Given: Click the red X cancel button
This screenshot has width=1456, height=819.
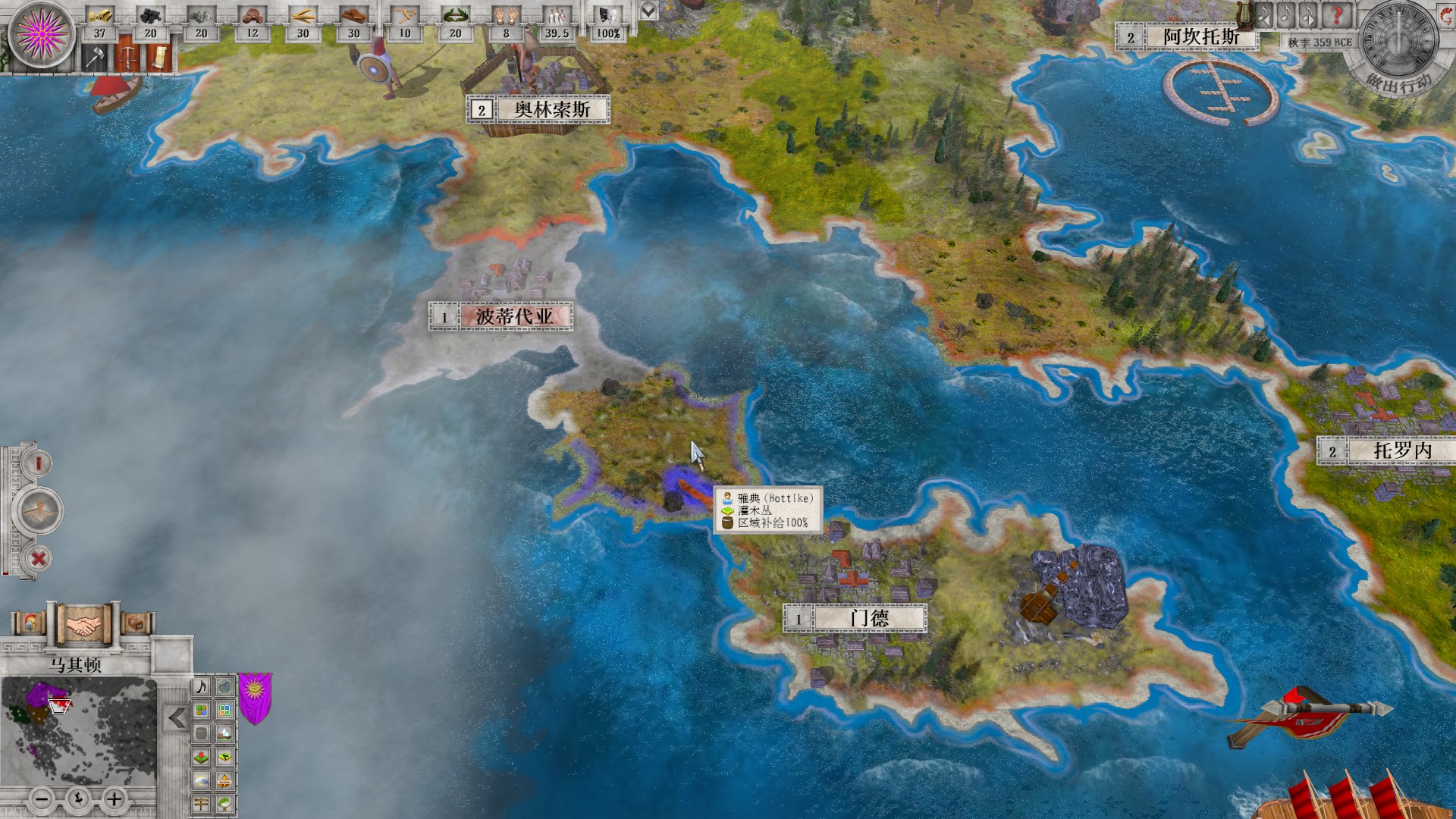Looking at the screenshot, I should [39, 560].
